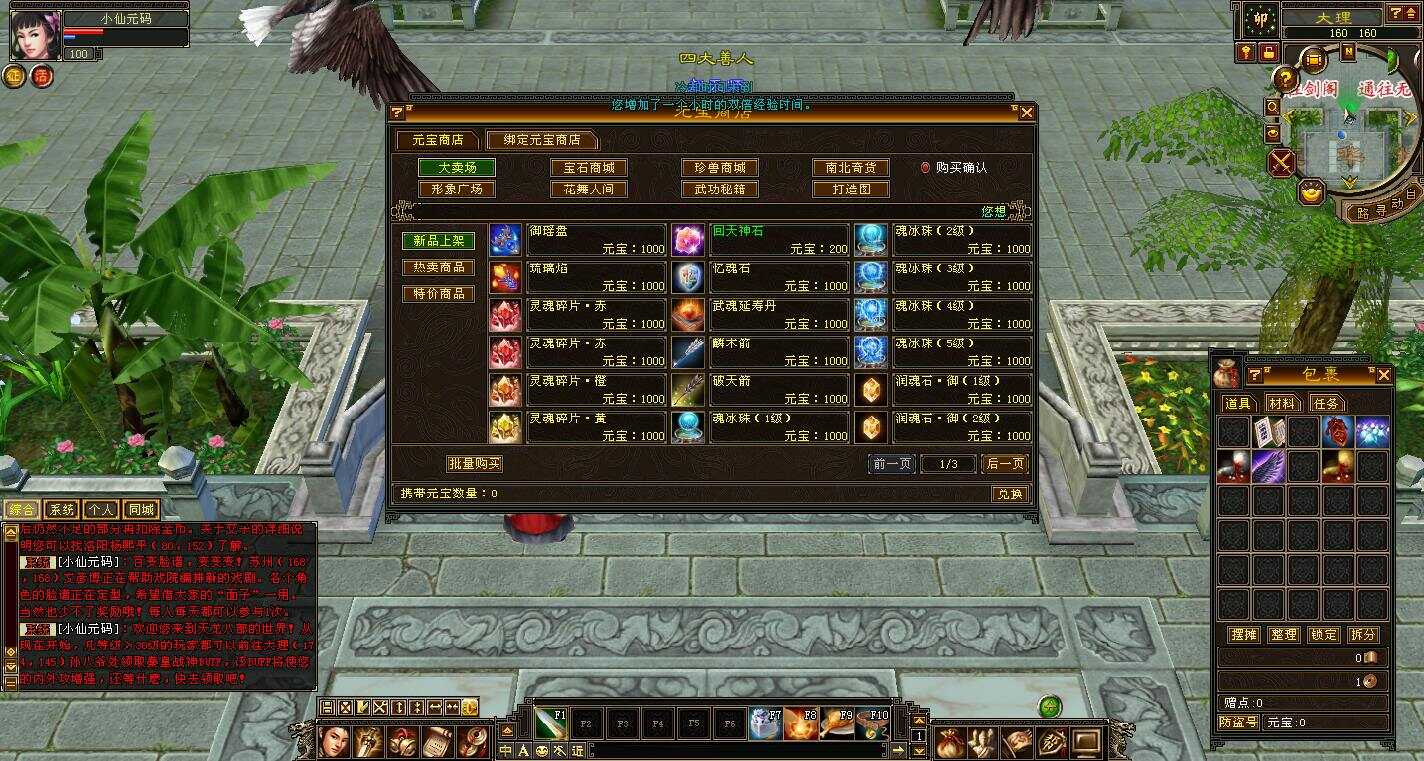
Task: View the 特价商品 list
Action: coord(438,294)
